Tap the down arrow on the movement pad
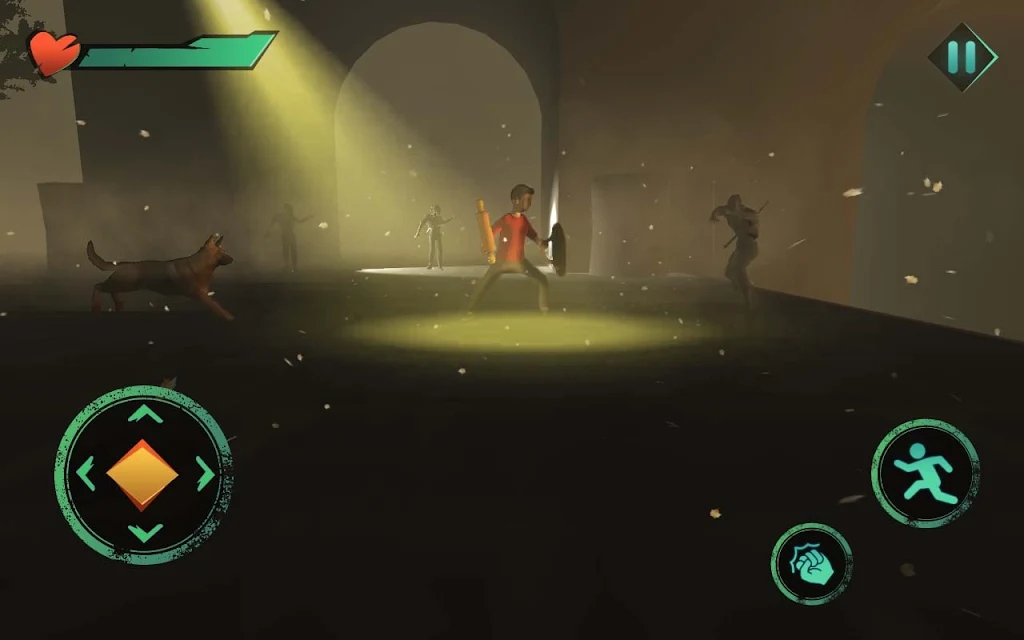This screenshot has width=1024, height=640. (x=145, y=533)
